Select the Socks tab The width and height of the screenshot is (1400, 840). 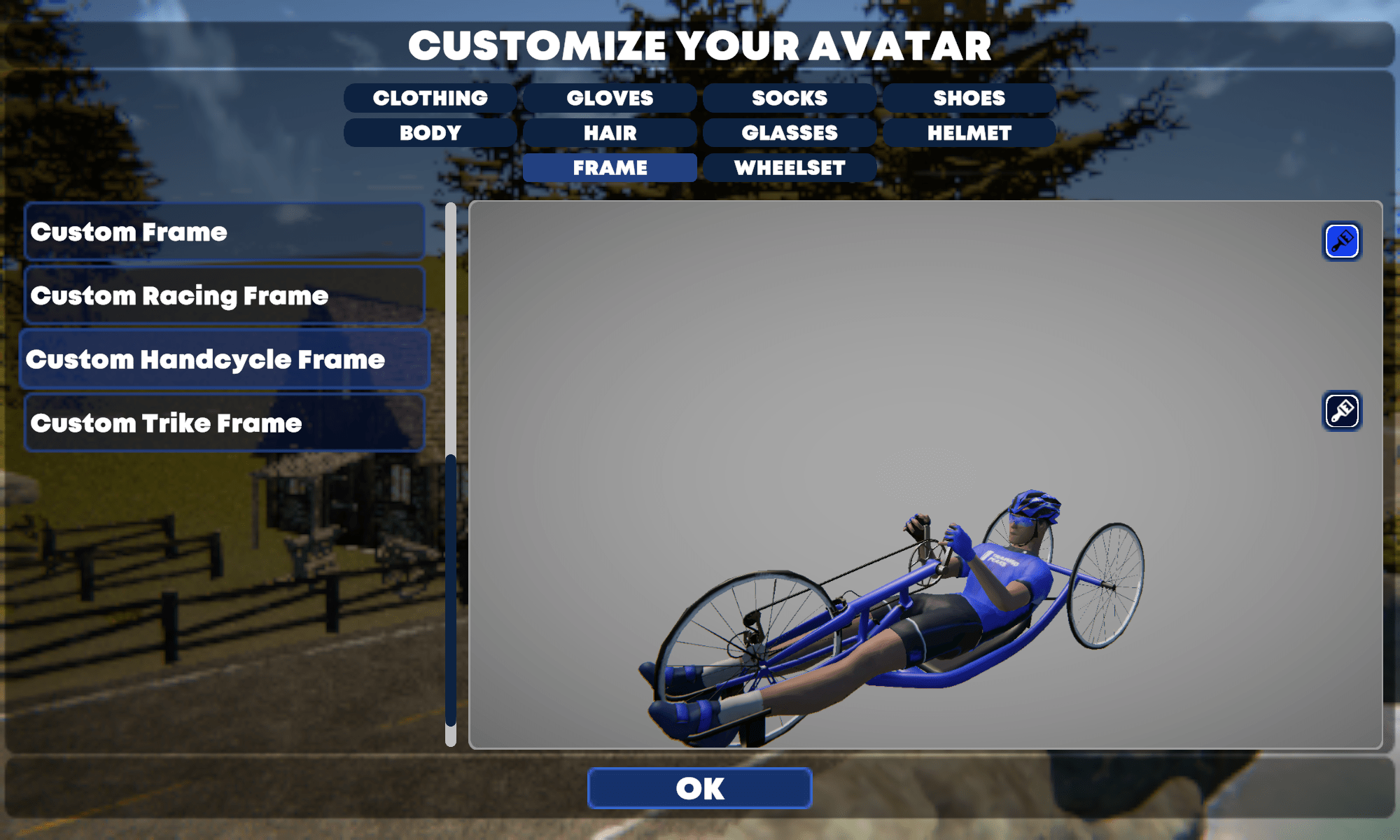[790, 98]
